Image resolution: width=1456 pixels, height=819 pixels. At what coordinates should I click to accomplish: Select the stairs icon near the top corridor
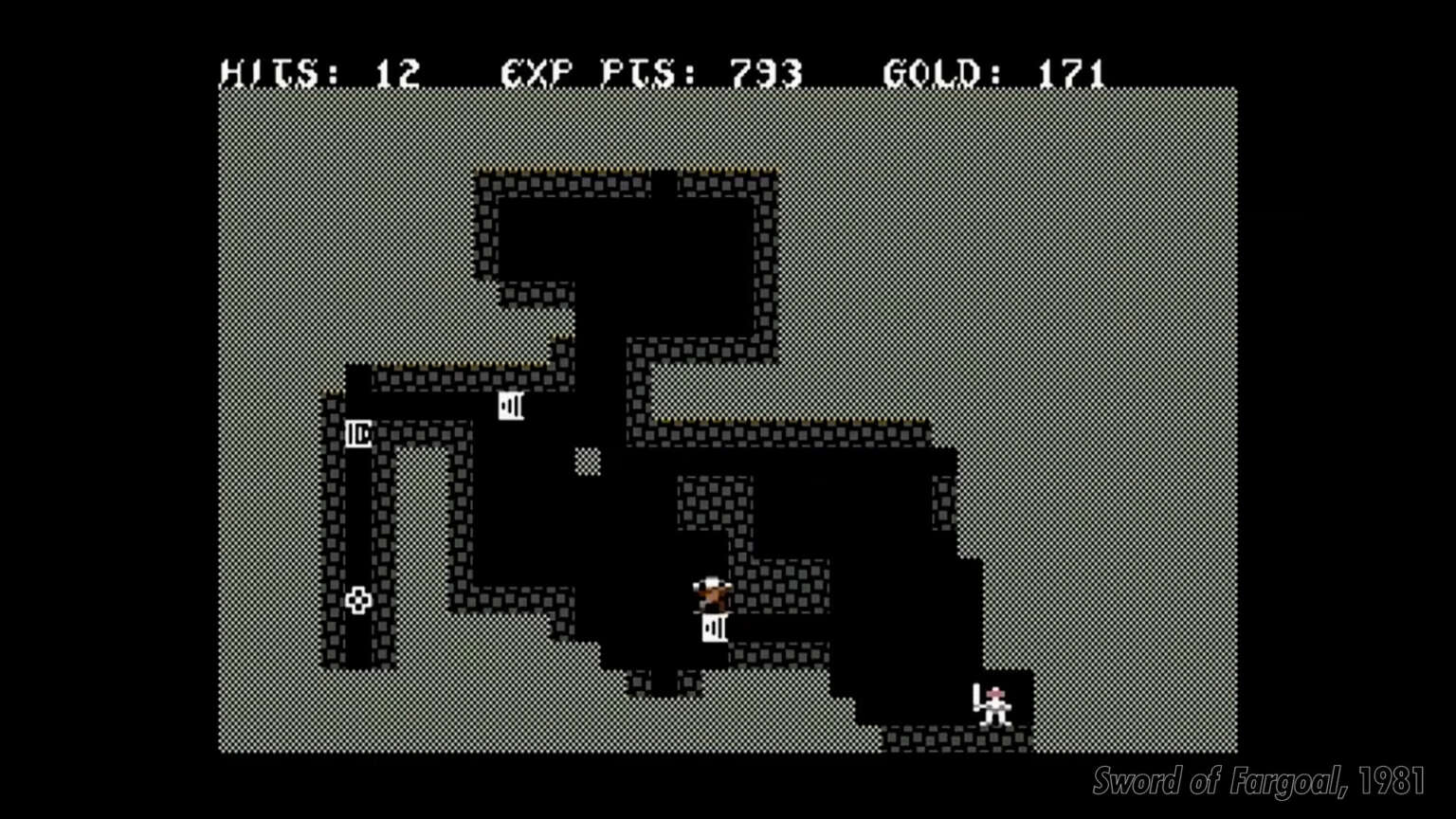(511, 406)
